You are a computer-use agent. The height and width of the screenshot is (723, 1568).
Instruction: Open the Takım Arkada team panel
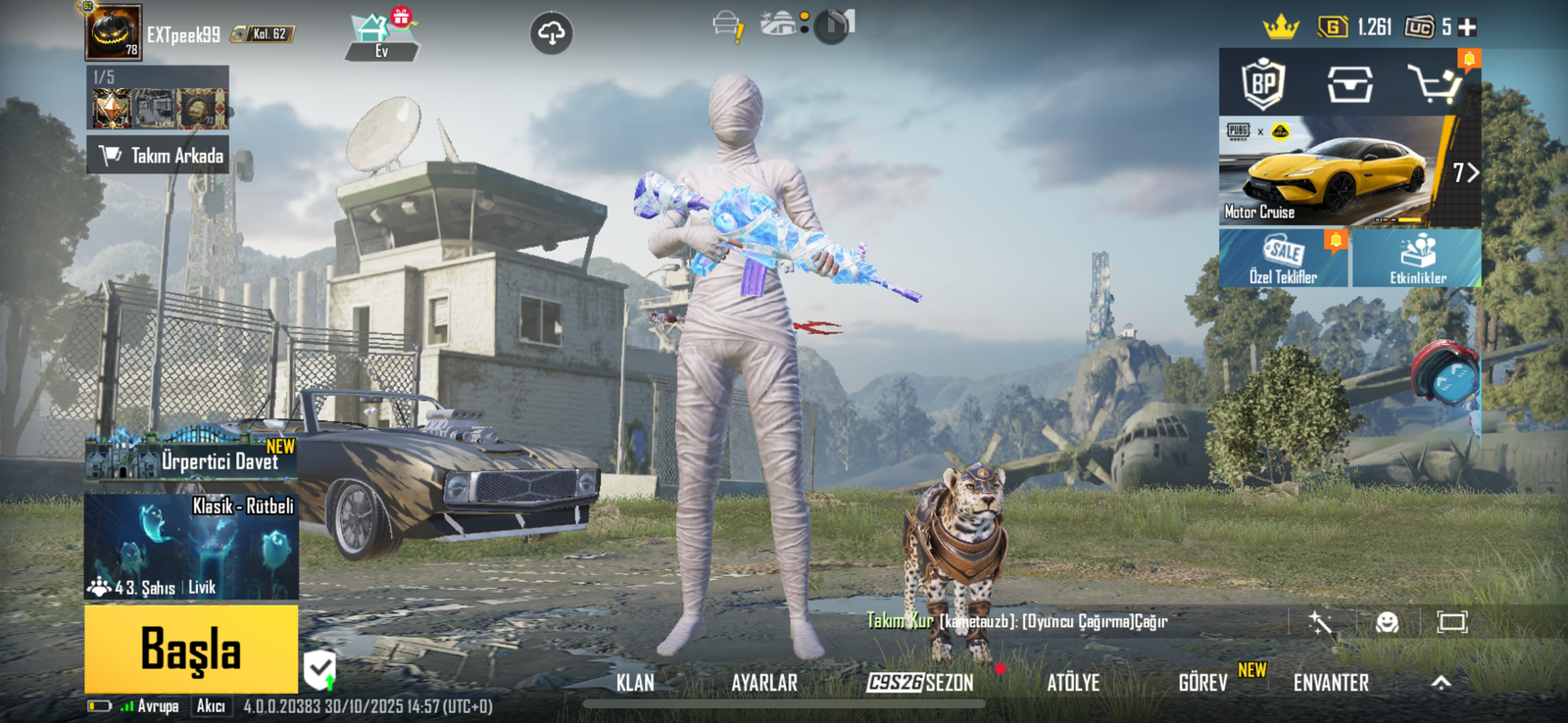click(158, 155)
